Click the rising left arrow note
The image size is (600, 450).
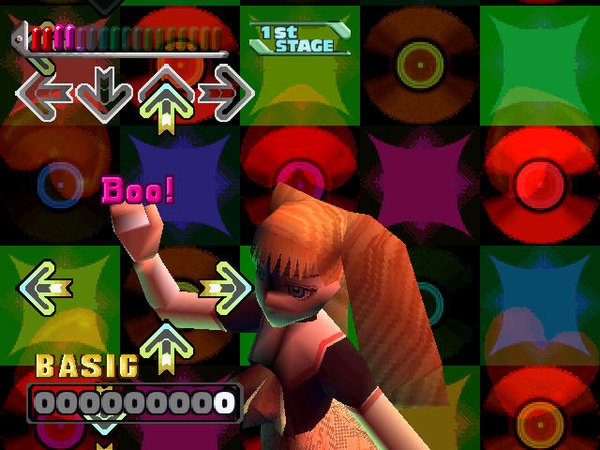44,288
